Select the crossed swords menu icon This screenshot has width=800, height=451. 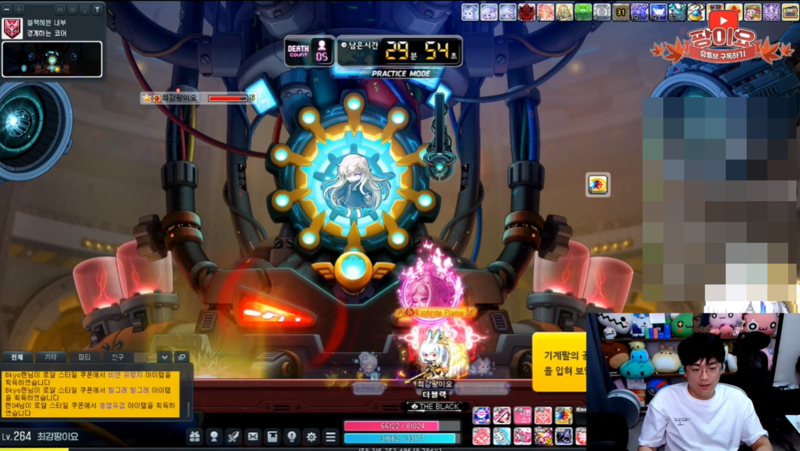point(233,437)
